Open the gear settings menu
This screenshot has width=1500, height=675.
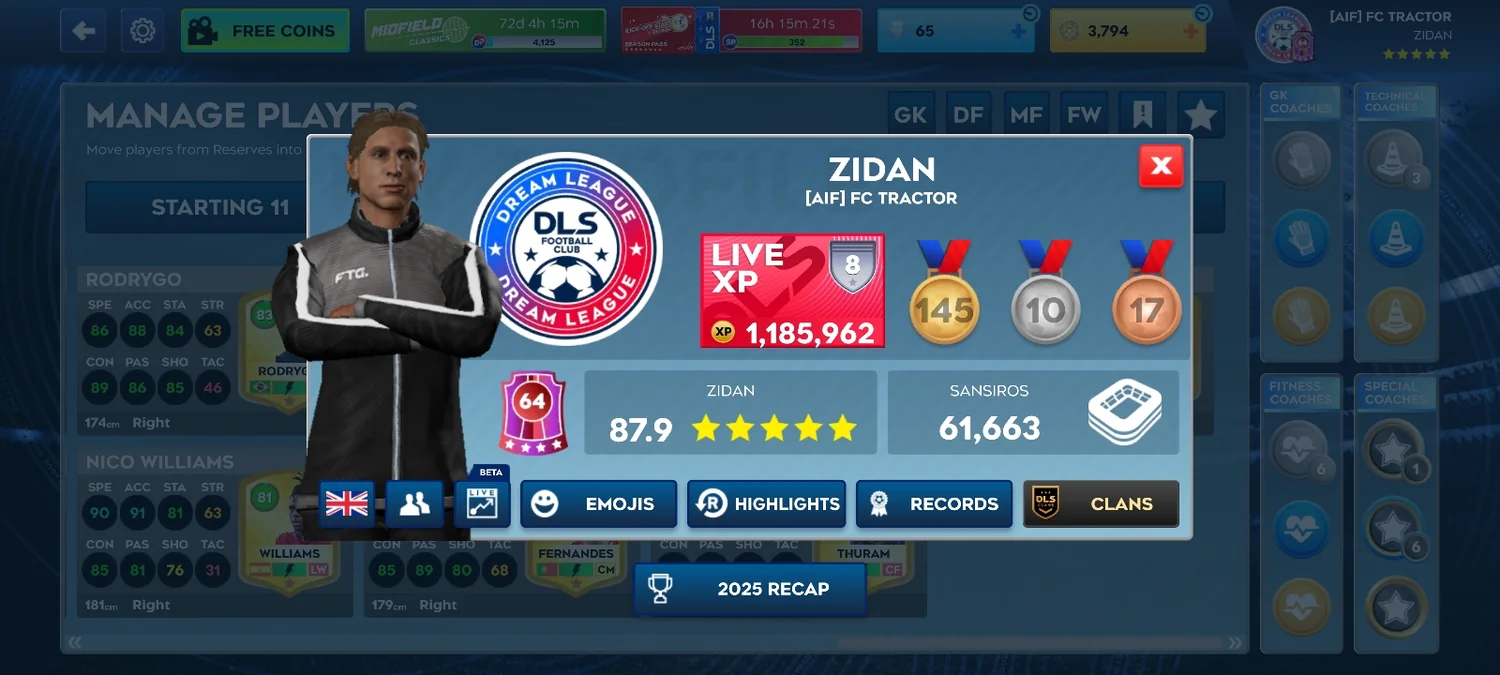pyautogui.click(x=143, y=31)
